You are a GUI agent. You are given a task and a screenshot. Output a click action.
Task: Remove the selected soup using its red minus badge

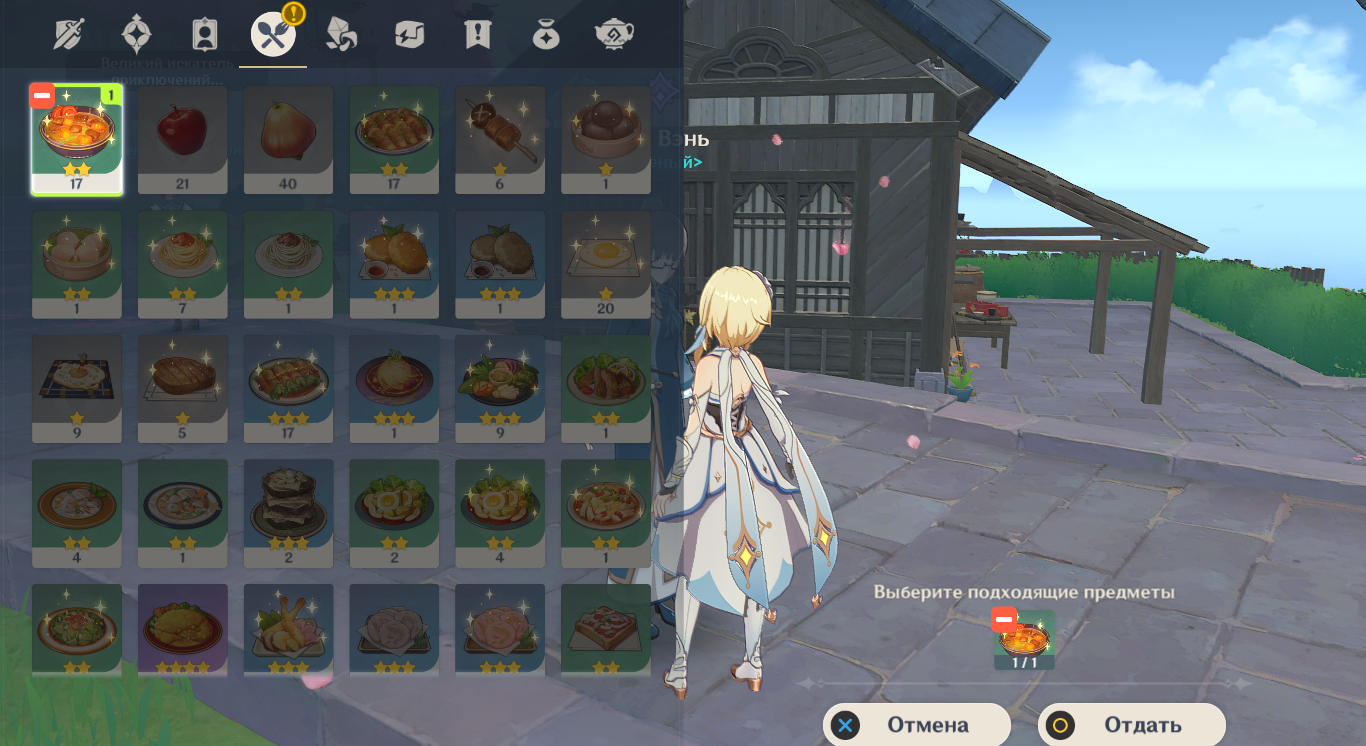tap(42, 95)
